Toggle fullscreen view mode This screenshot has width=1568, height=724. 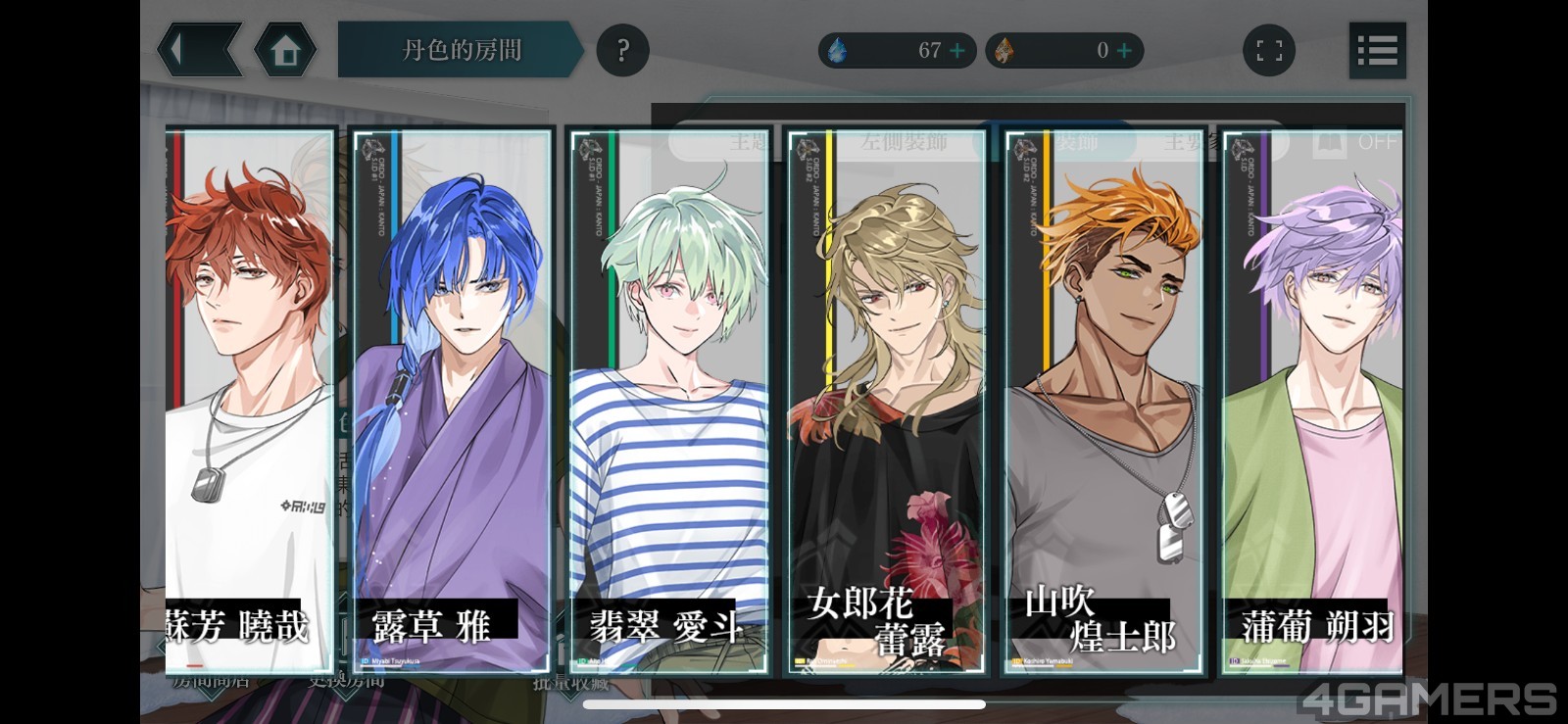pyautogui.click(x=1269, y=50)
